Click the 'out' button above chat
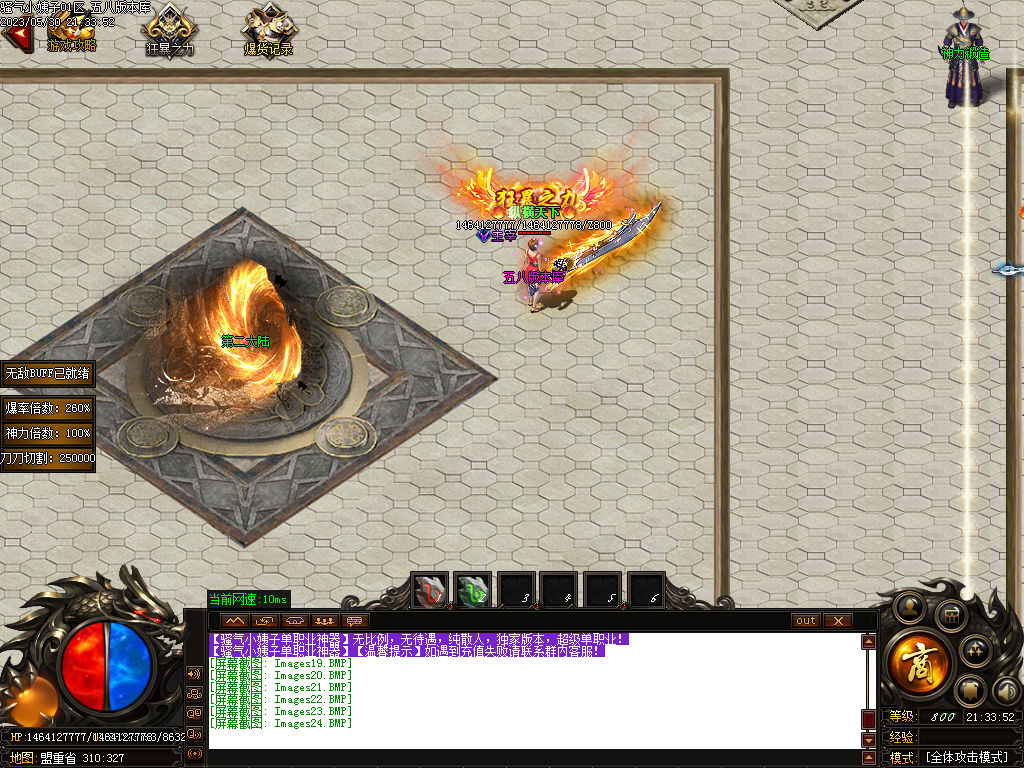This screenshot has height=768, width=1024. (x=805, y=621)
